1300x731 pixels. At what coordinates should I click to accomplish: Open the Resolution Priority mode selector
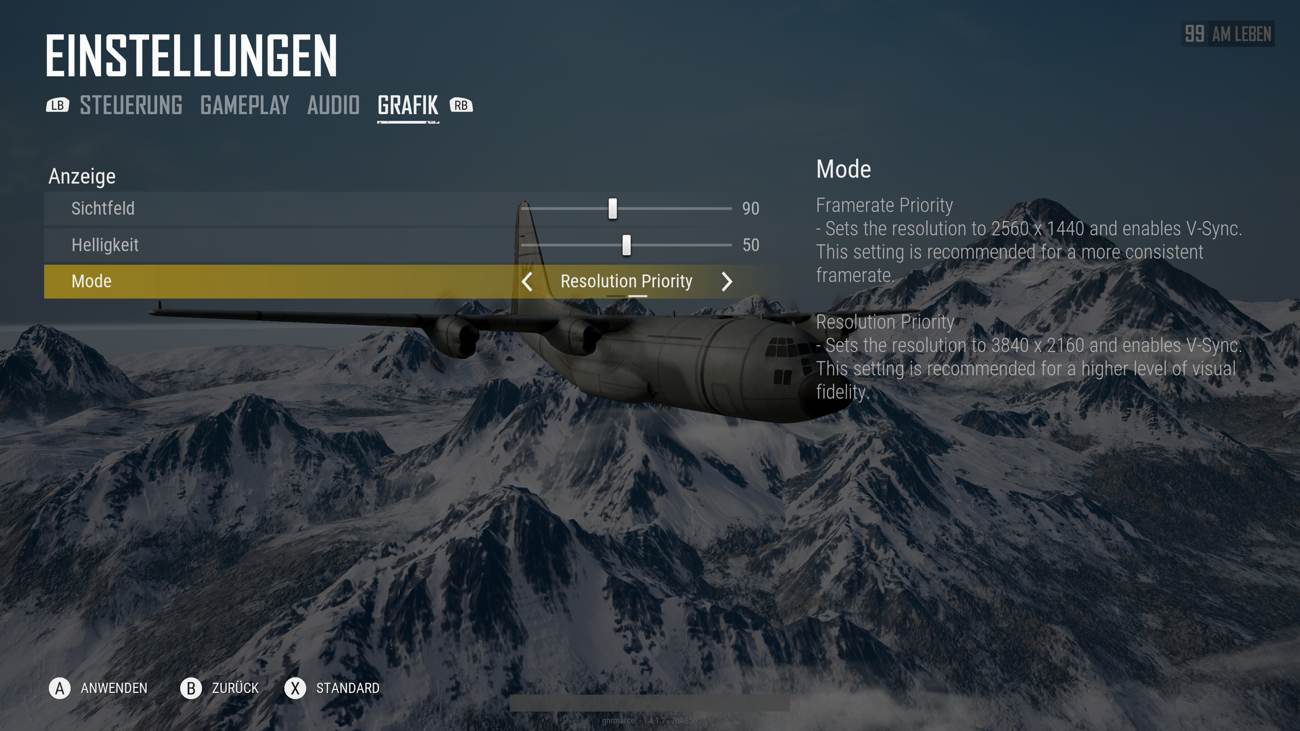626,281
